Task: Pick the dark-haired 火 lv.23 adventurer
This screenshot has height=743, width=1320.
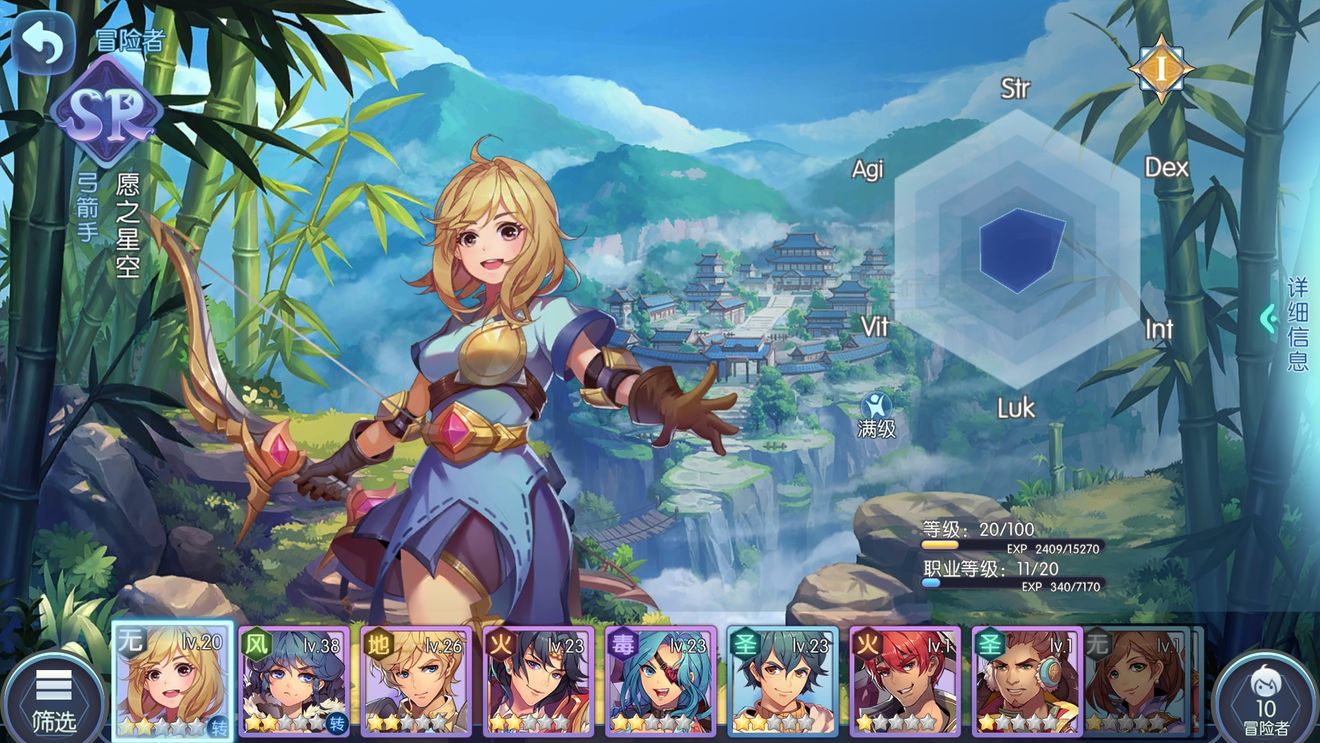Action: [538, 681]
